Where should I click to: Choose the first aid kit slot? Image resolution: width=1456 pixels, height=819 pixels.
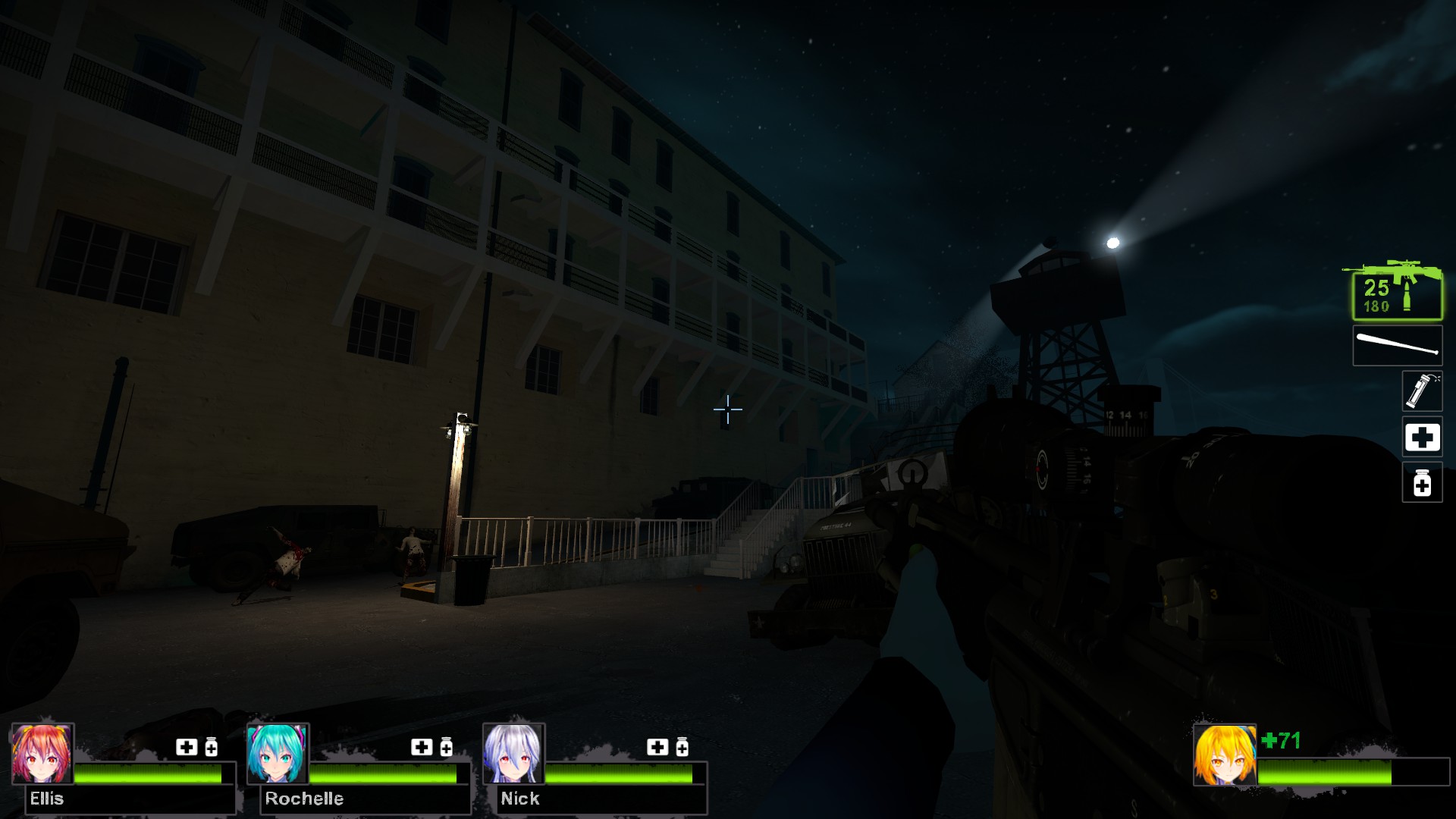[x=1421, y=438]
